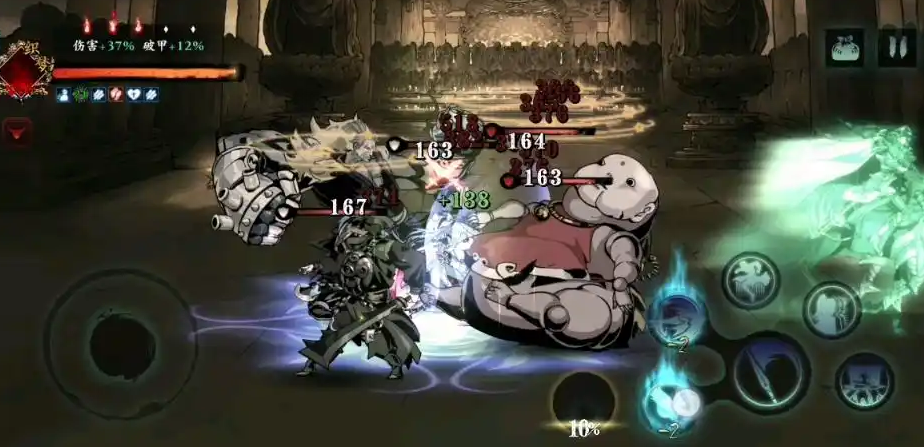Select the green spiky buff icon
The image size is (924, 447).
coord(80,94)
